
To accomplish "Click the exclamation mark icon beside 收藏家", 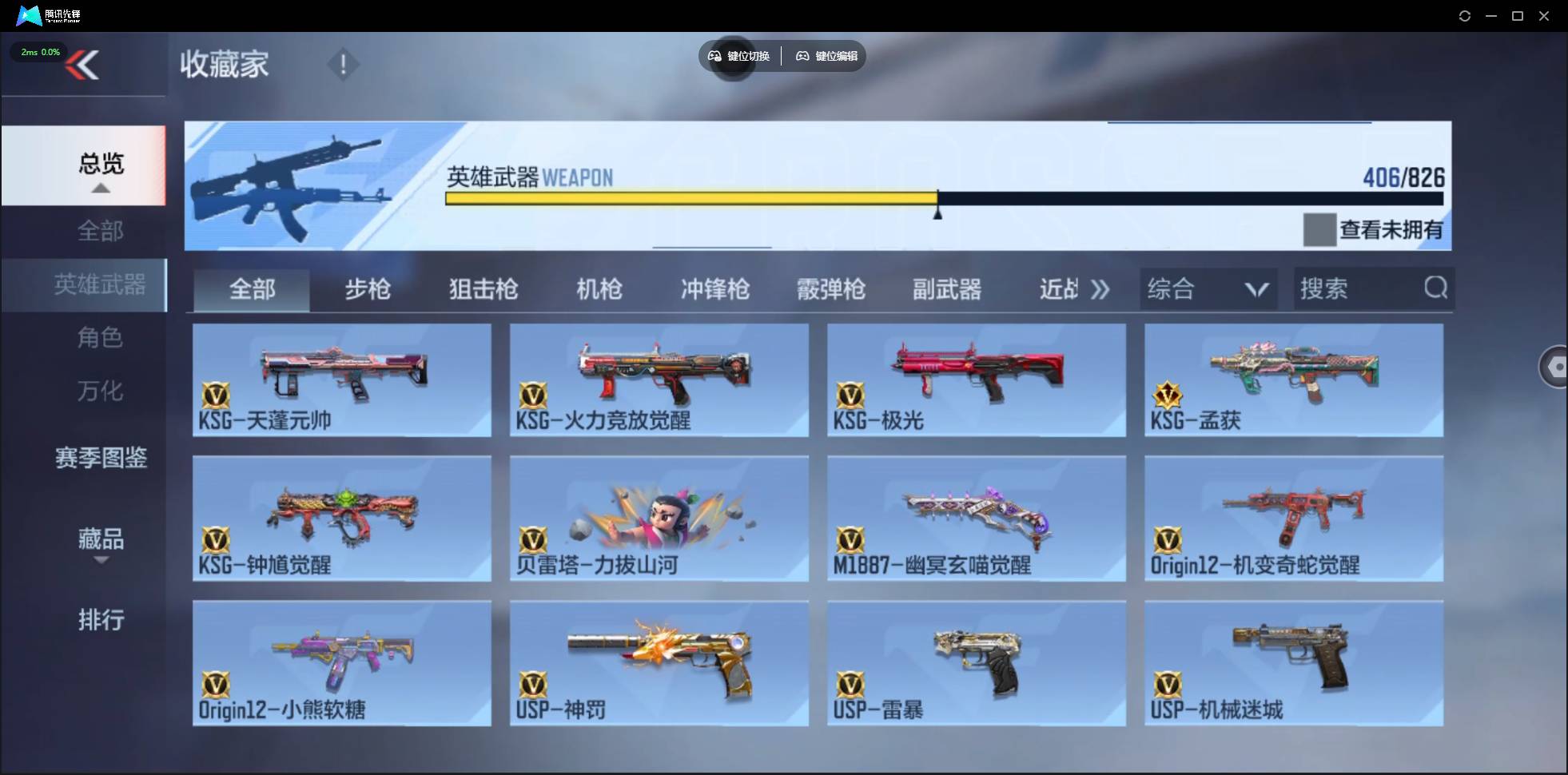I will [344, 64].
